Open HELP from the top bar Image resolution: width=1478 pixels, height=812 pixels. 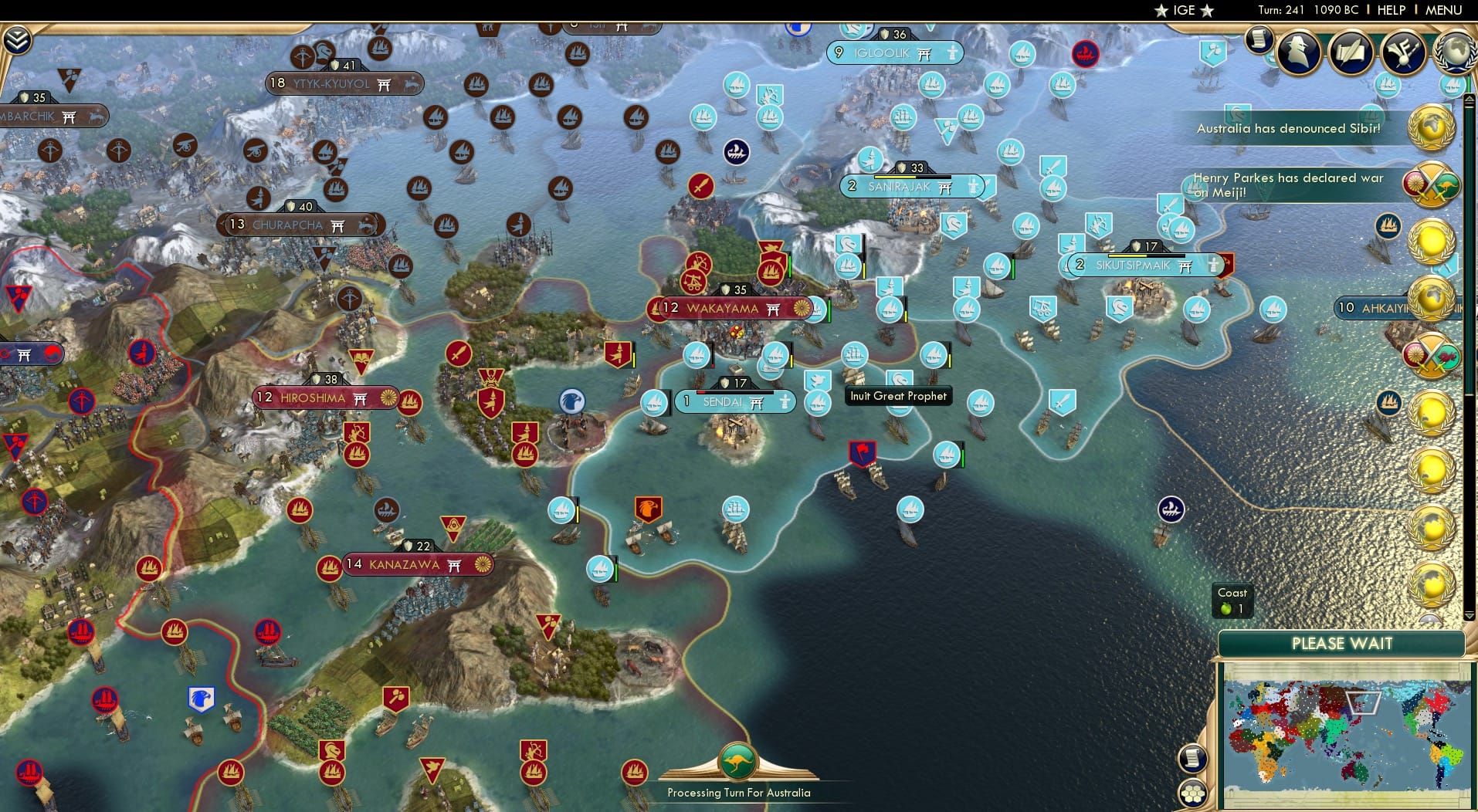click(x=1391, y=10)
